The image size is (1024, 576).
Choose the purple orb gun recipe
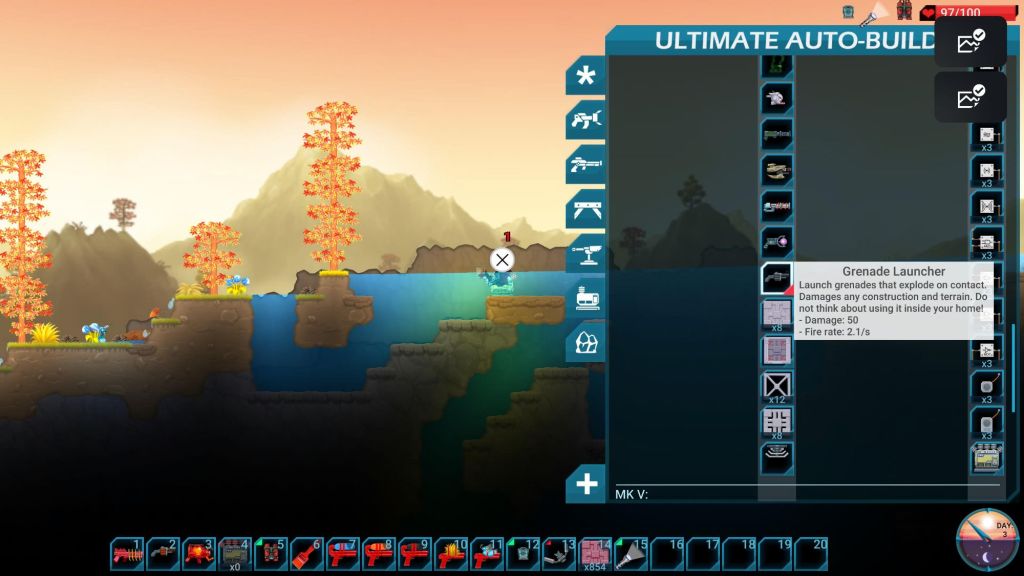tap(777, 241)
